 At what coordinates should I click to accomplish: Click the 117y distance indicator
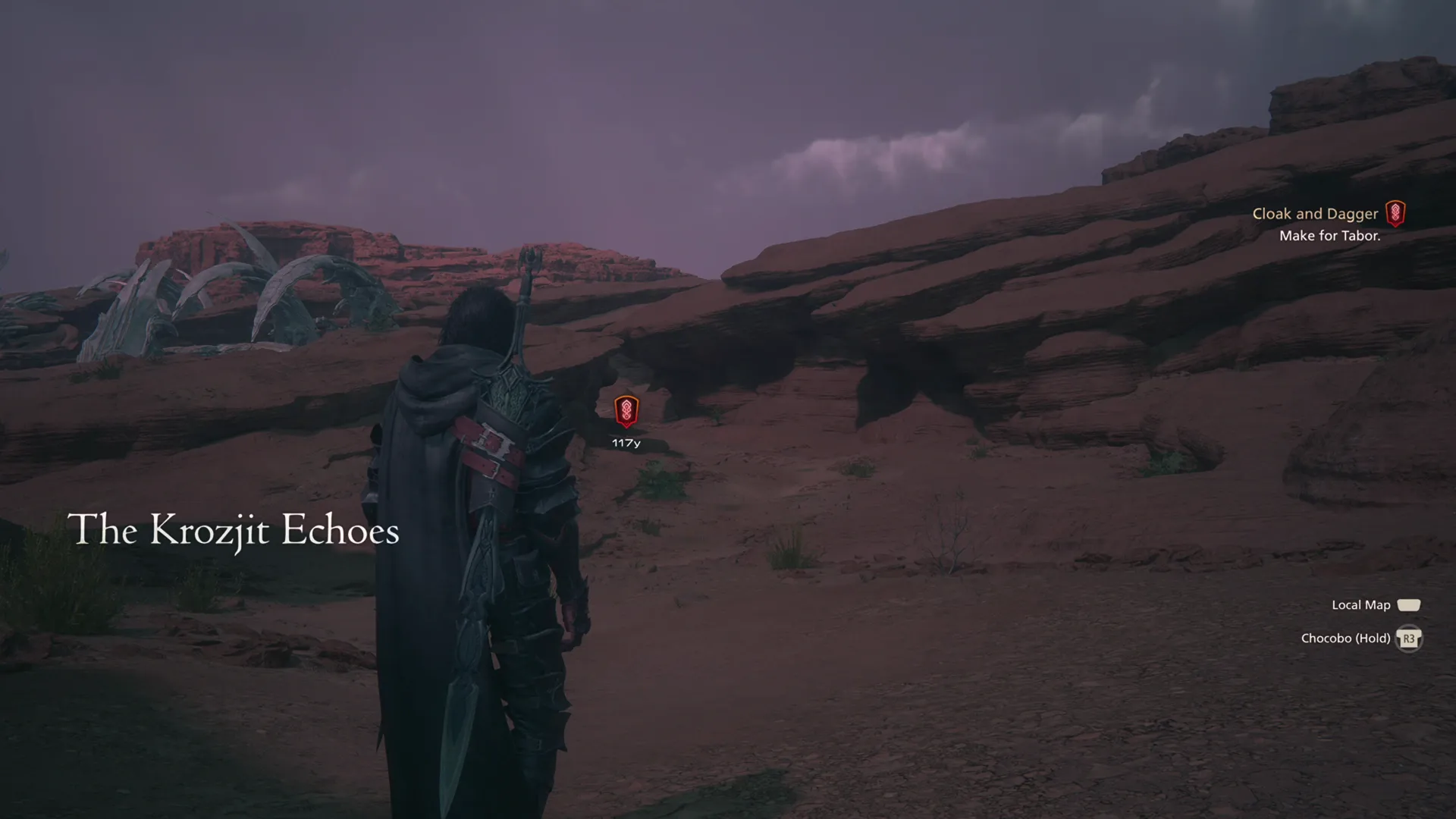626,442
